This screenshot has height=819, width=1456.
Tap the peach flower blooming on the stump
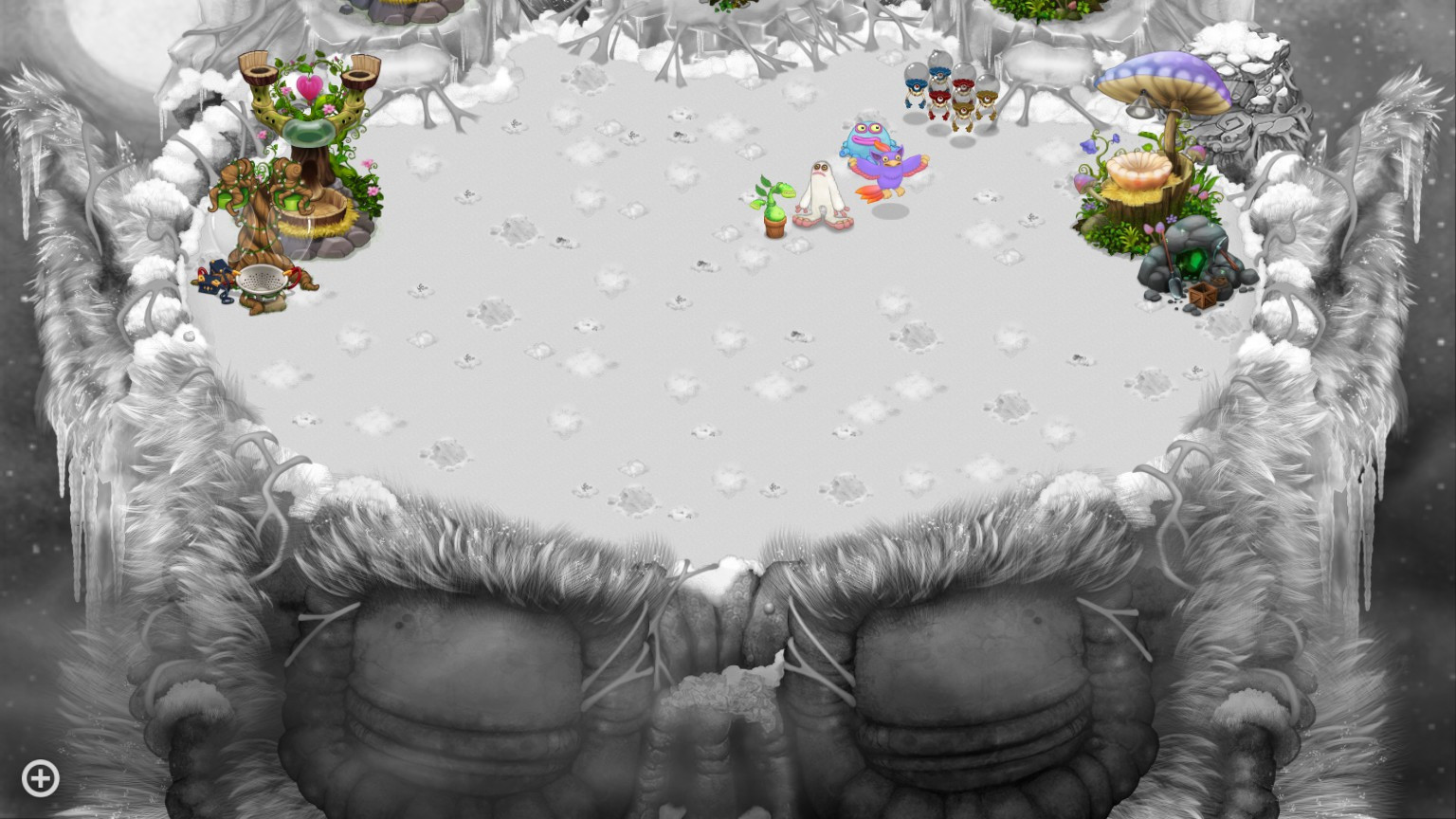[1138, 171]
